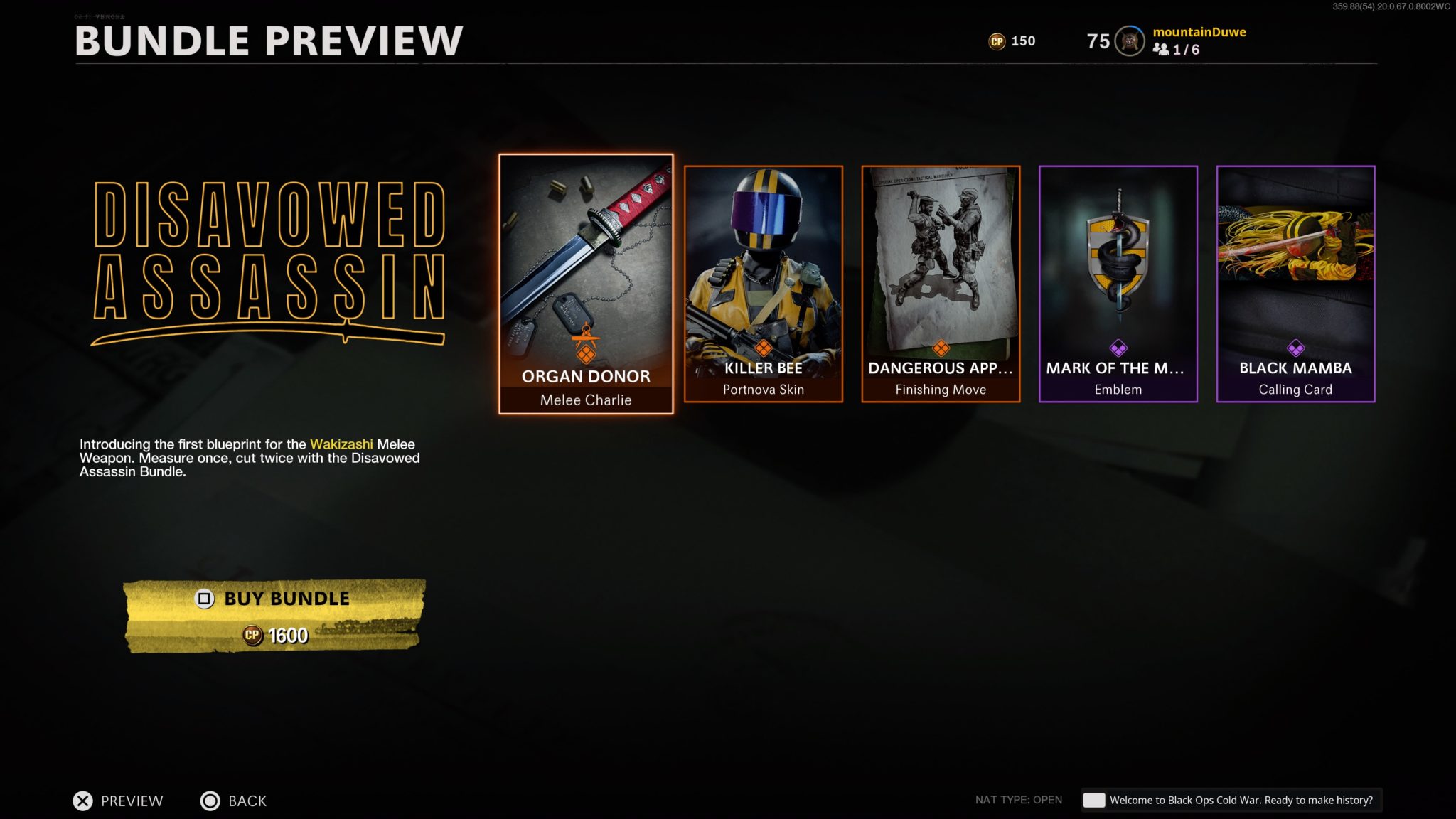Screen dimensions: 1456x819
Task: Open the mountainDuwe player profile
Action: click(x=1199, y=32)
